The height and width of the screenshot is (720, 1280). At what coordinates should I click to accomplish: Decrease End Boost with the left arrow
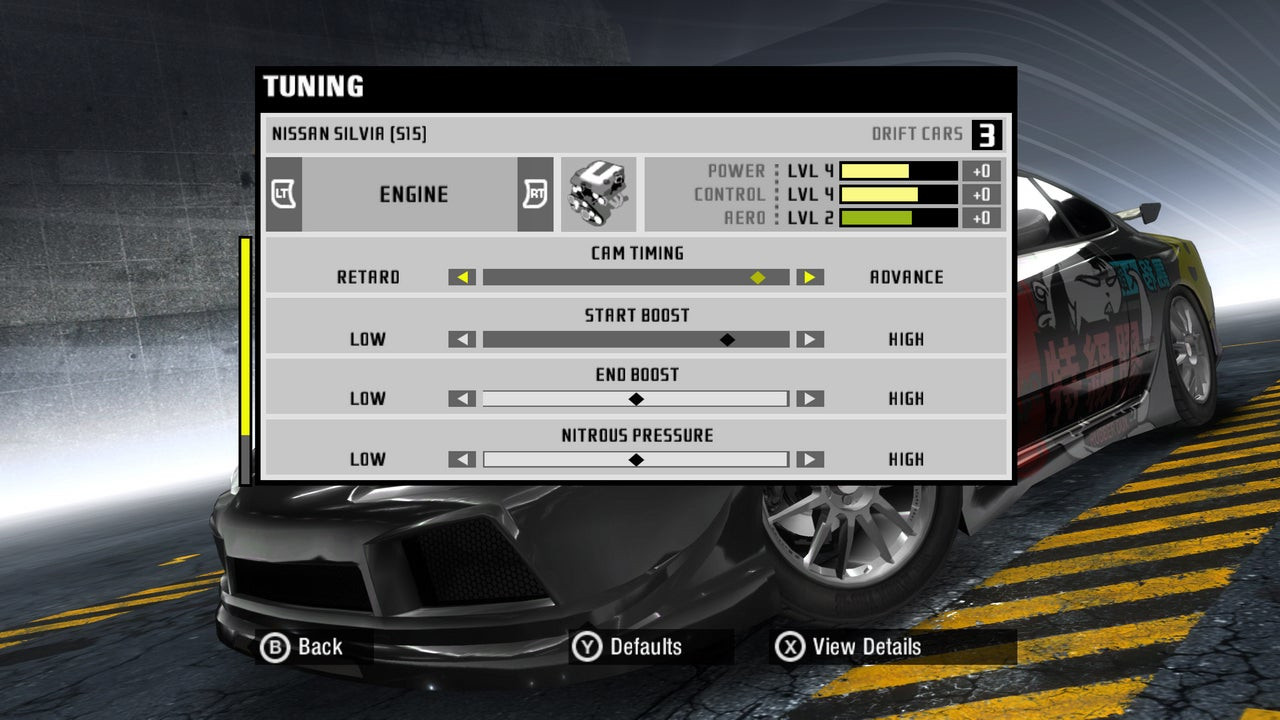[x=462, y=399]
